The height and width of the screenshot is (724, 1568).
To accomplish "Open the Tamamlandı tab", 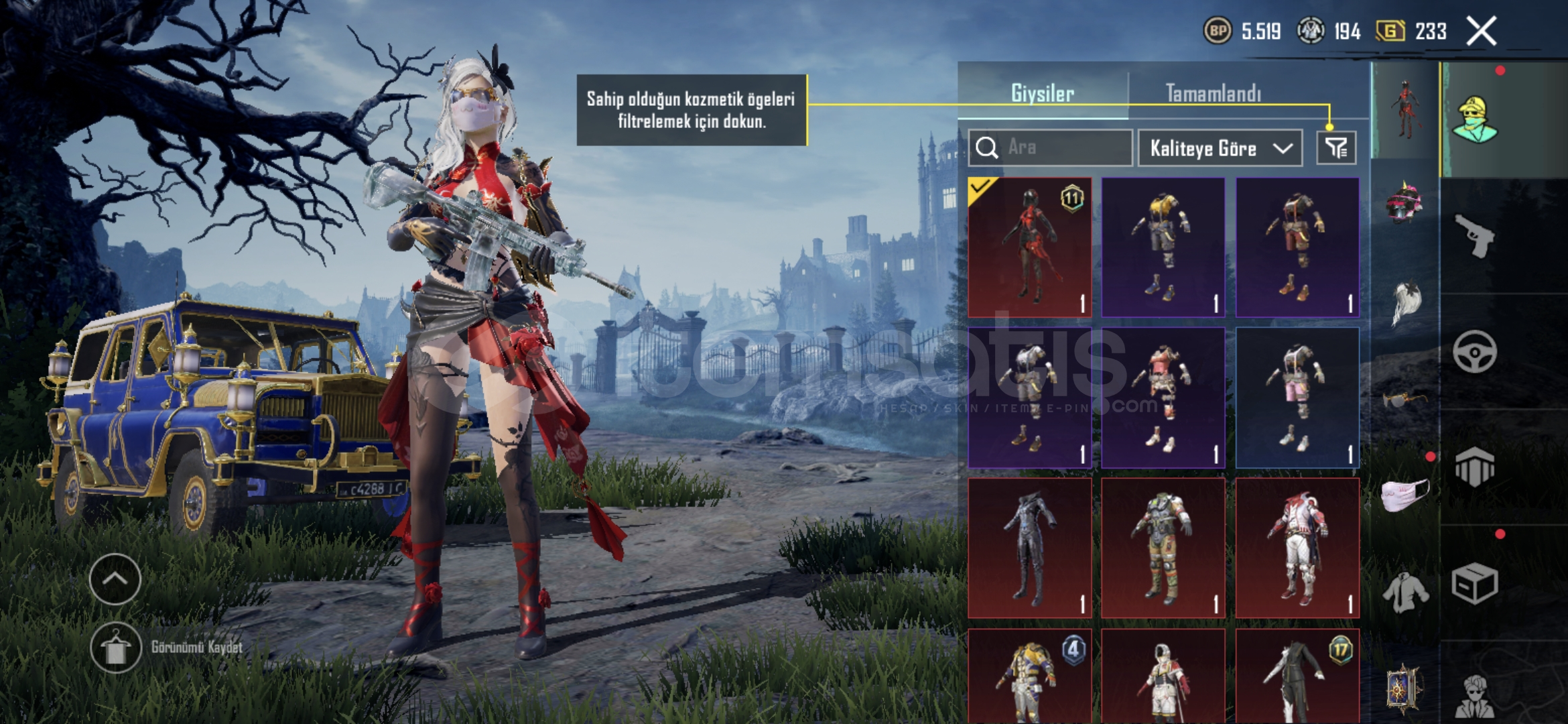I will [1213, 93].
